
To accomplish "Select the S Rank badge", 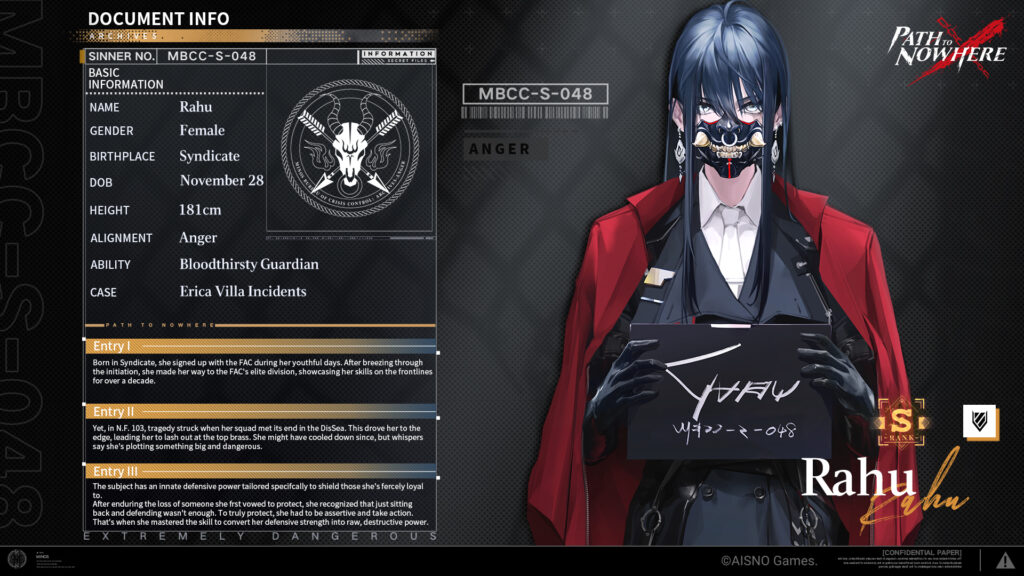I will click(x=902, y=422).
